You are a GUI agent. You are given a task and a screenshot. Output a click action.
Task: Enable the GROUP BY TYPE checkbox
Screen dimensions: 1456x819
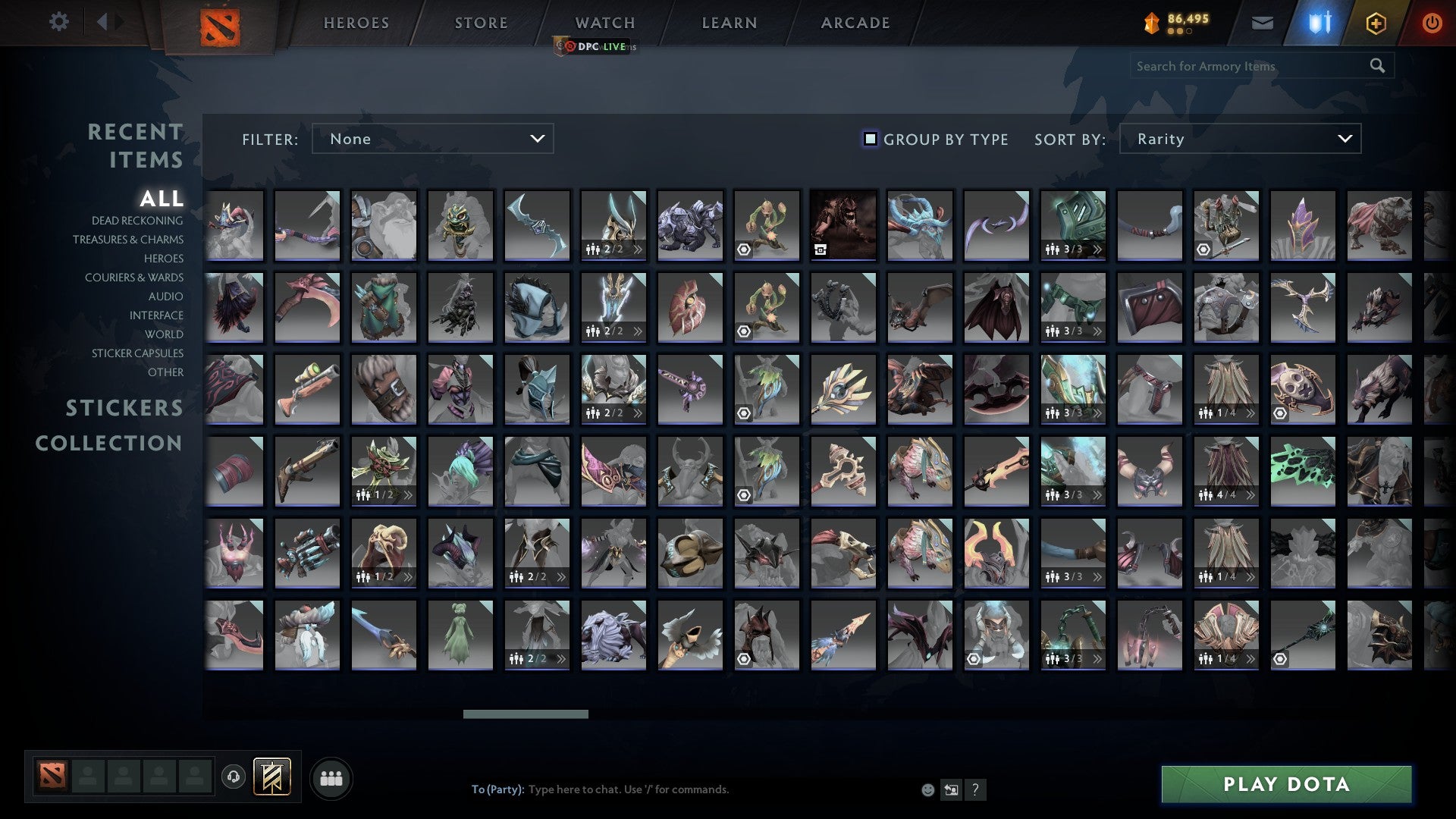pyautogui.click(x=869, y=139)
